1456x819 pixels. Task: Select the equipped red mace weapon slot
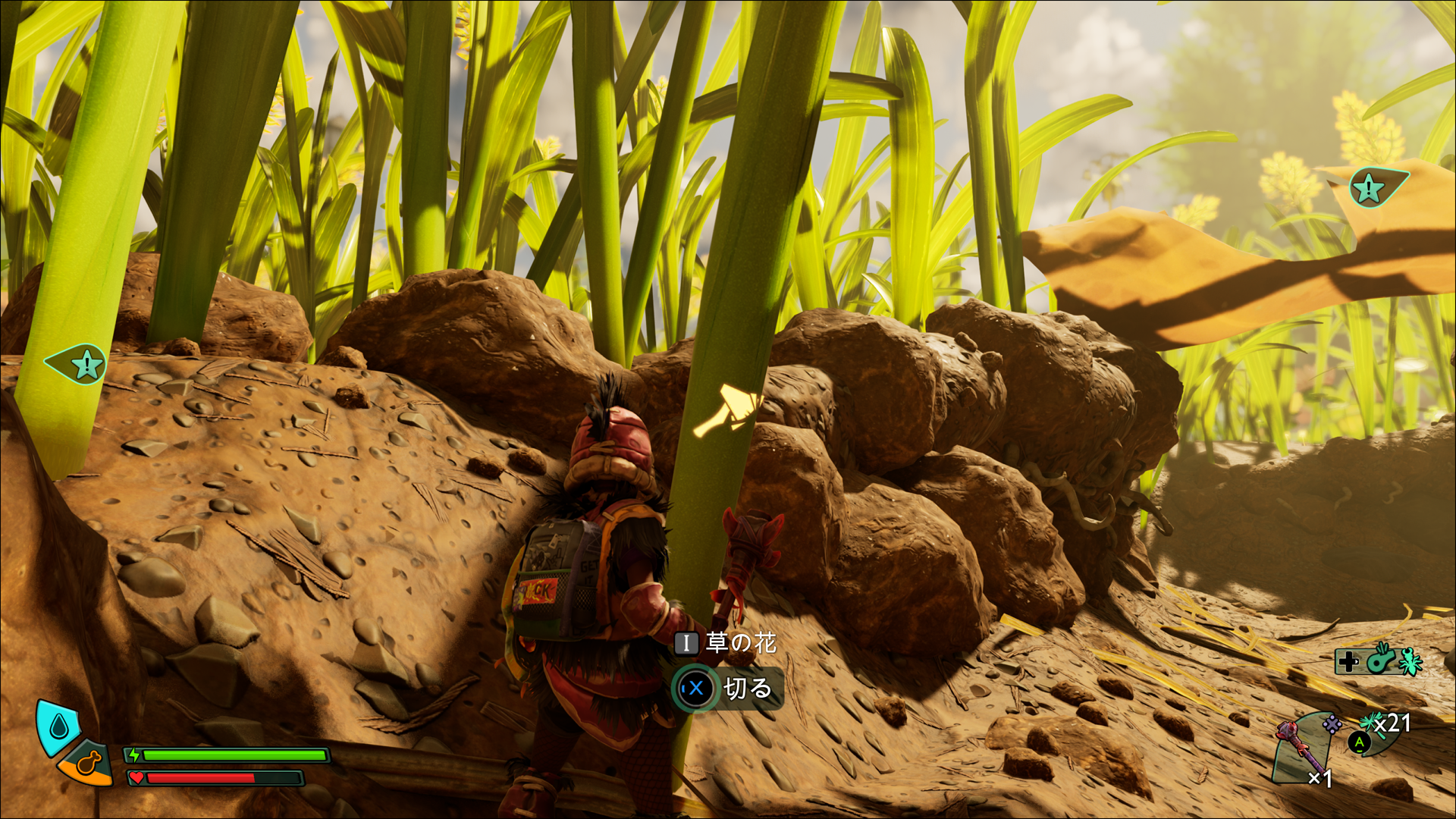coord(1303,747)
